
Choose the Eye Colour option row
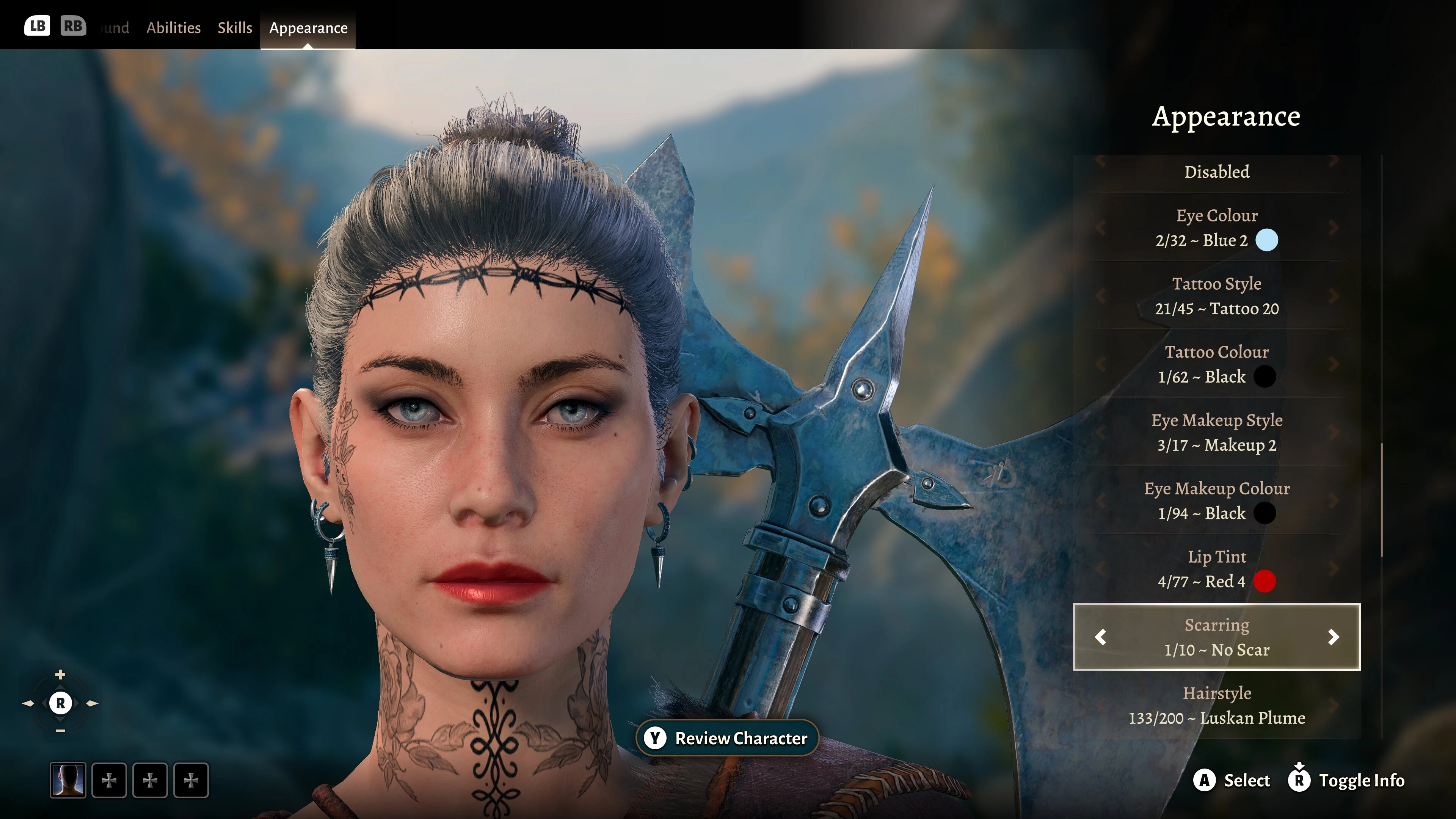tap(1216, 228)
